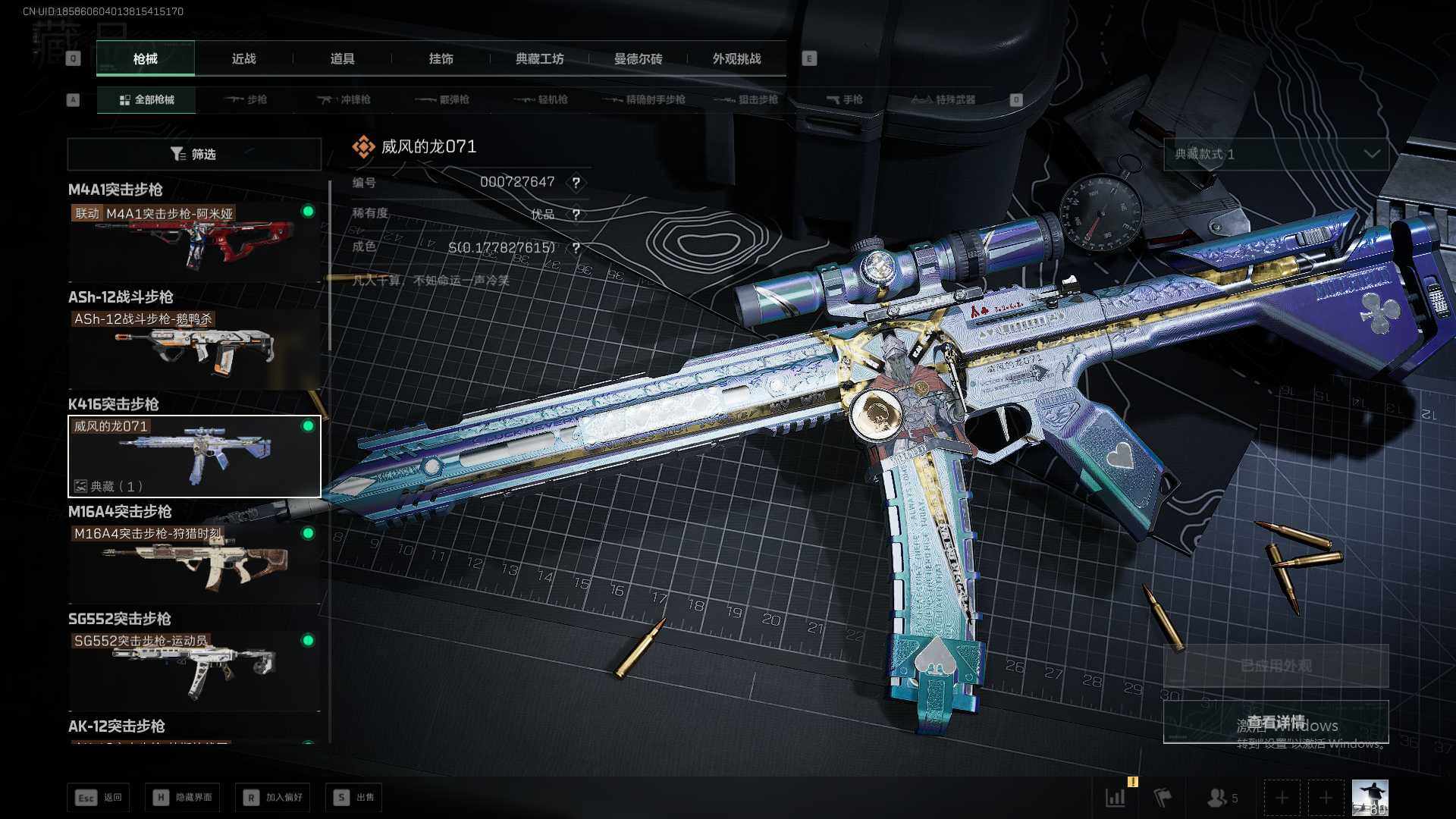1456x819 pixels.
Task: Open the 道具 items tab
Action: click(342, 58)
